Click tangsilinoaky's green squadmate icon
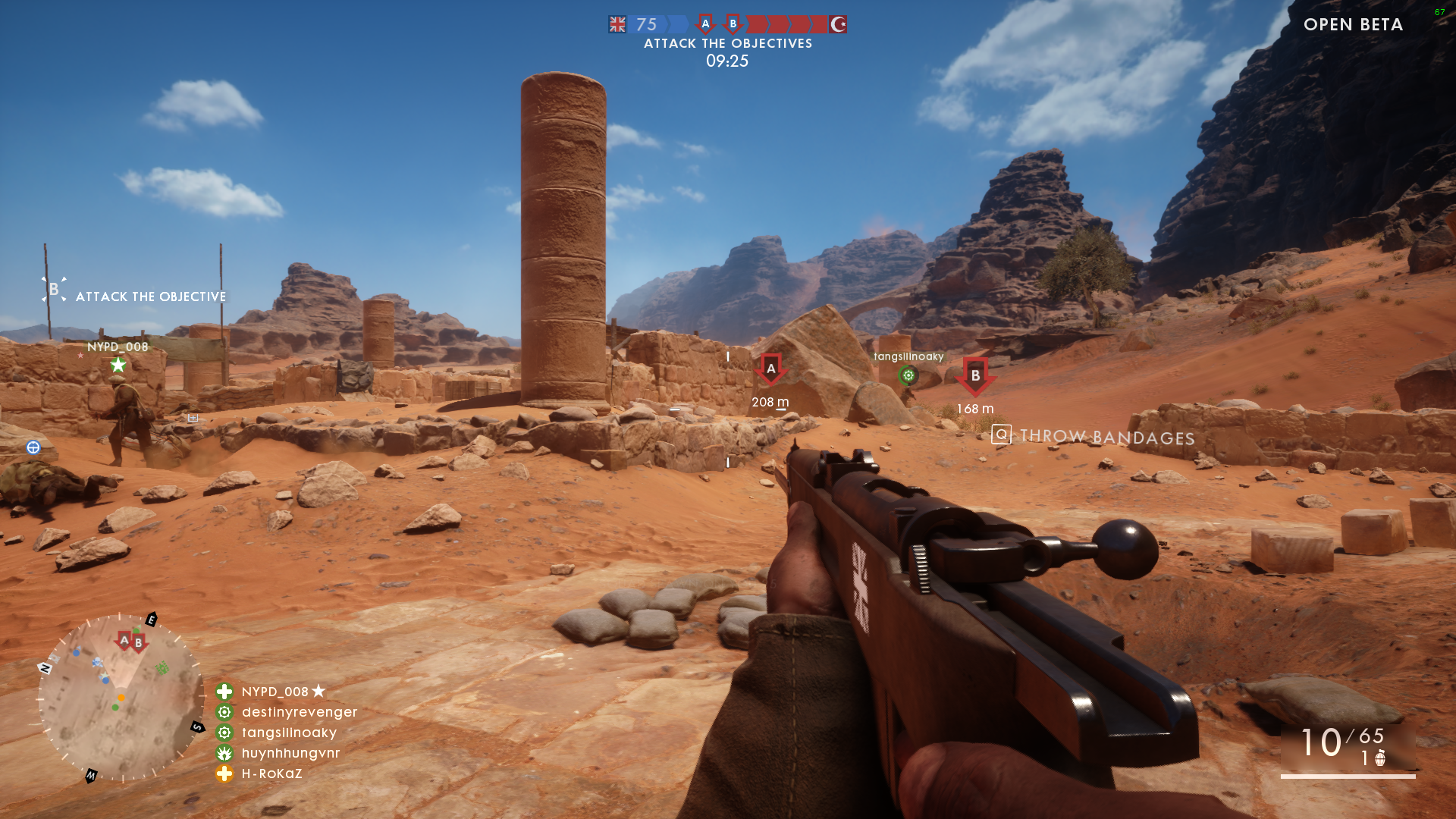This screenshot has width=1456, height=819. pos(908,375)
